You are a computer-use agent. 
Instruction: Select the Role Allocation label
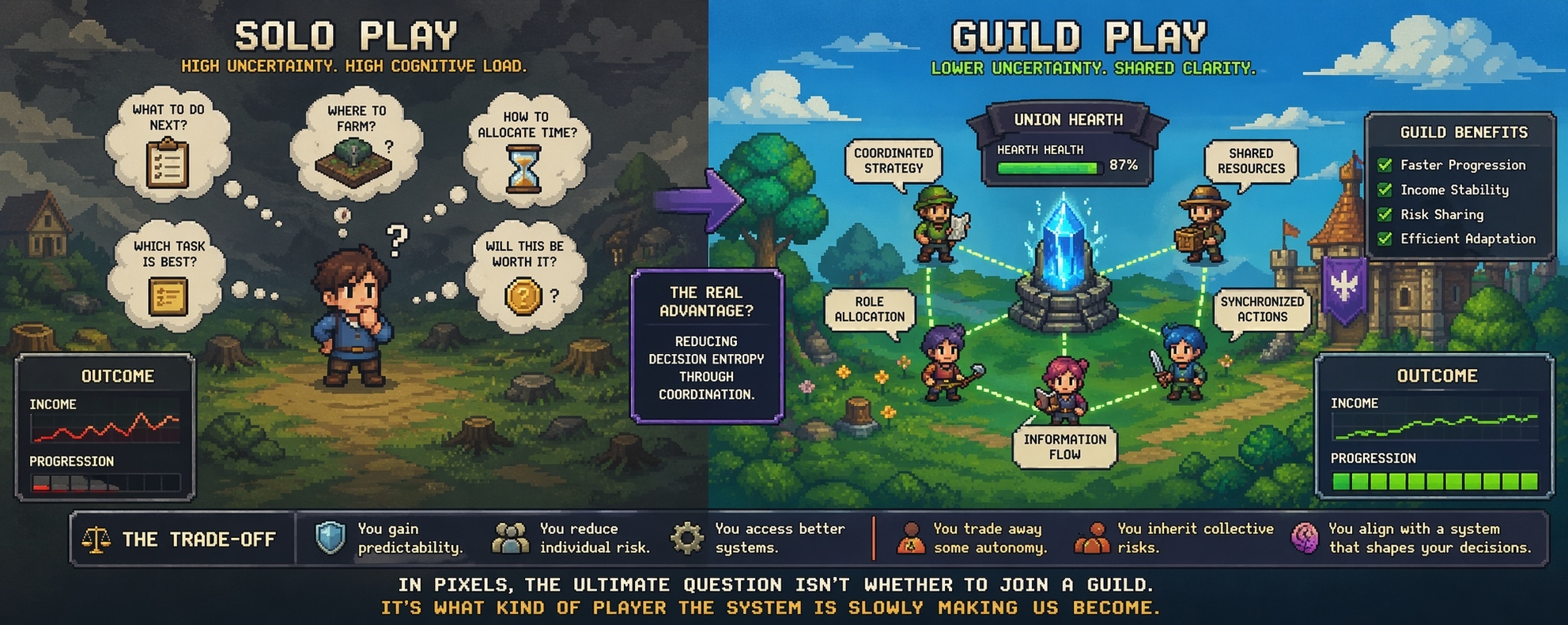click(869, 309)
